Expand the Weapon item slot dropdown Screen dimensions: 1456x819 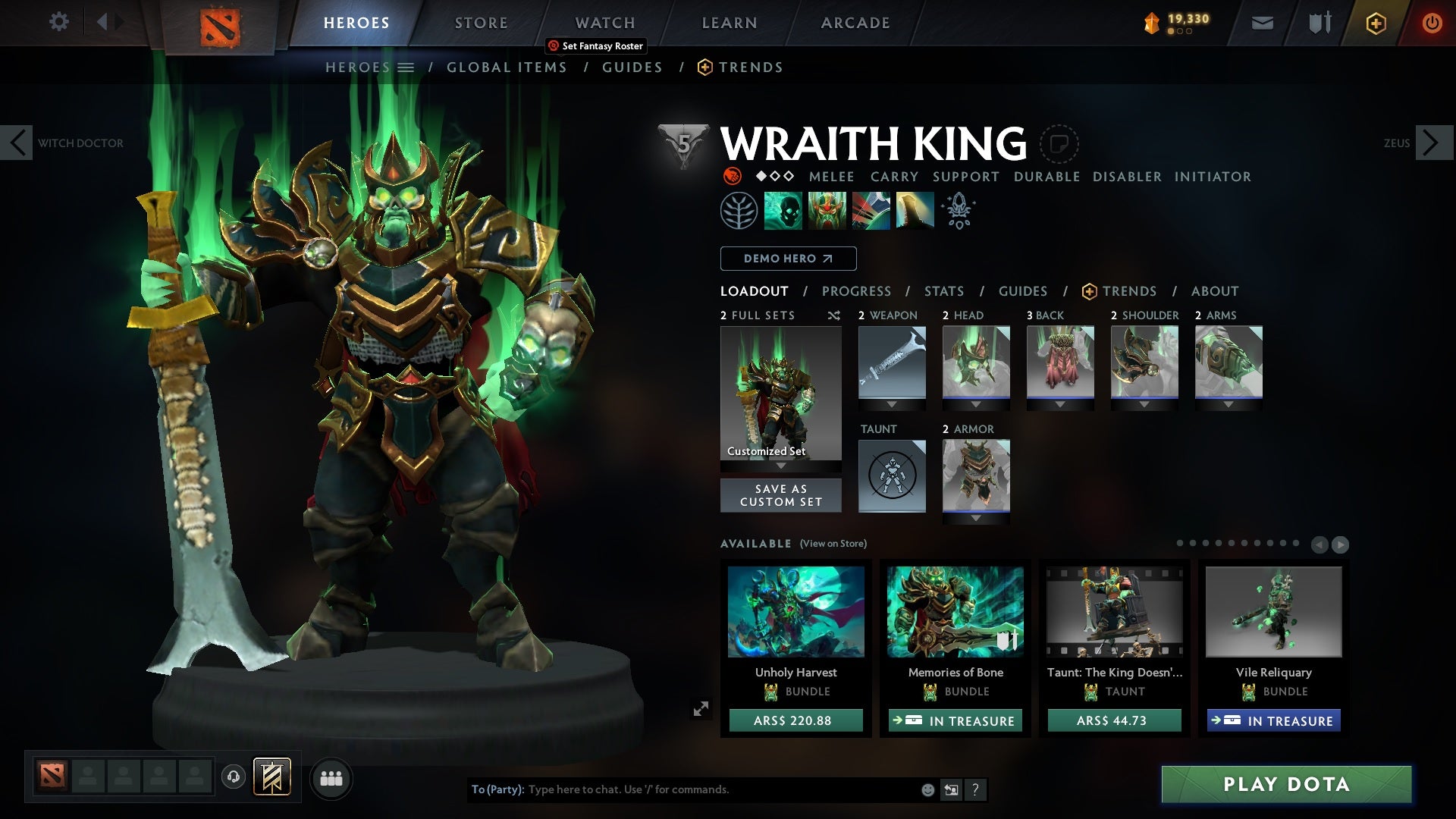[892, 404]
